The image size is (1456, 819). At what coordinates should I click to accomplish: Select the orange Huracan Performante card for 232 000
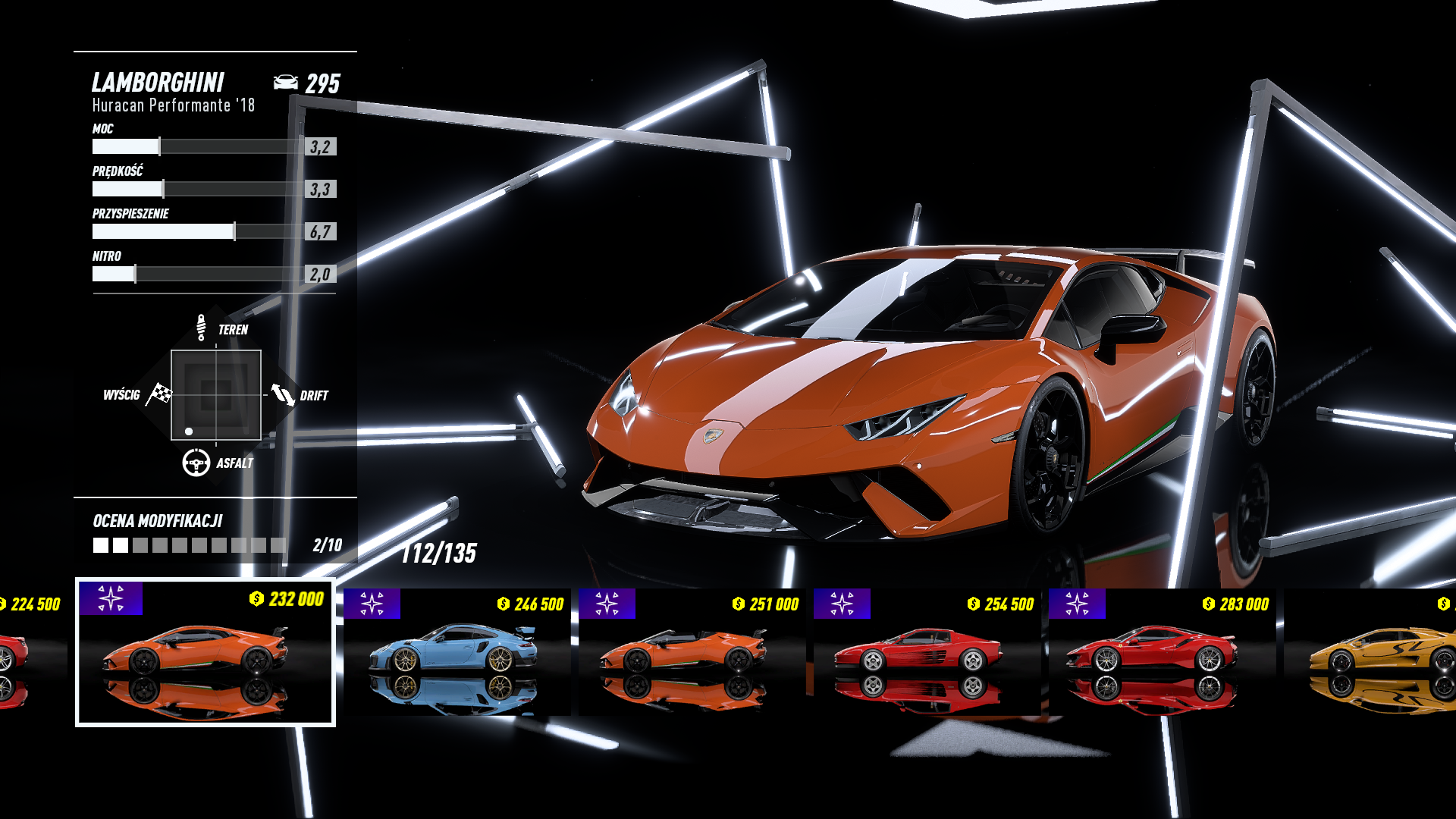click(x=205, y=652)
